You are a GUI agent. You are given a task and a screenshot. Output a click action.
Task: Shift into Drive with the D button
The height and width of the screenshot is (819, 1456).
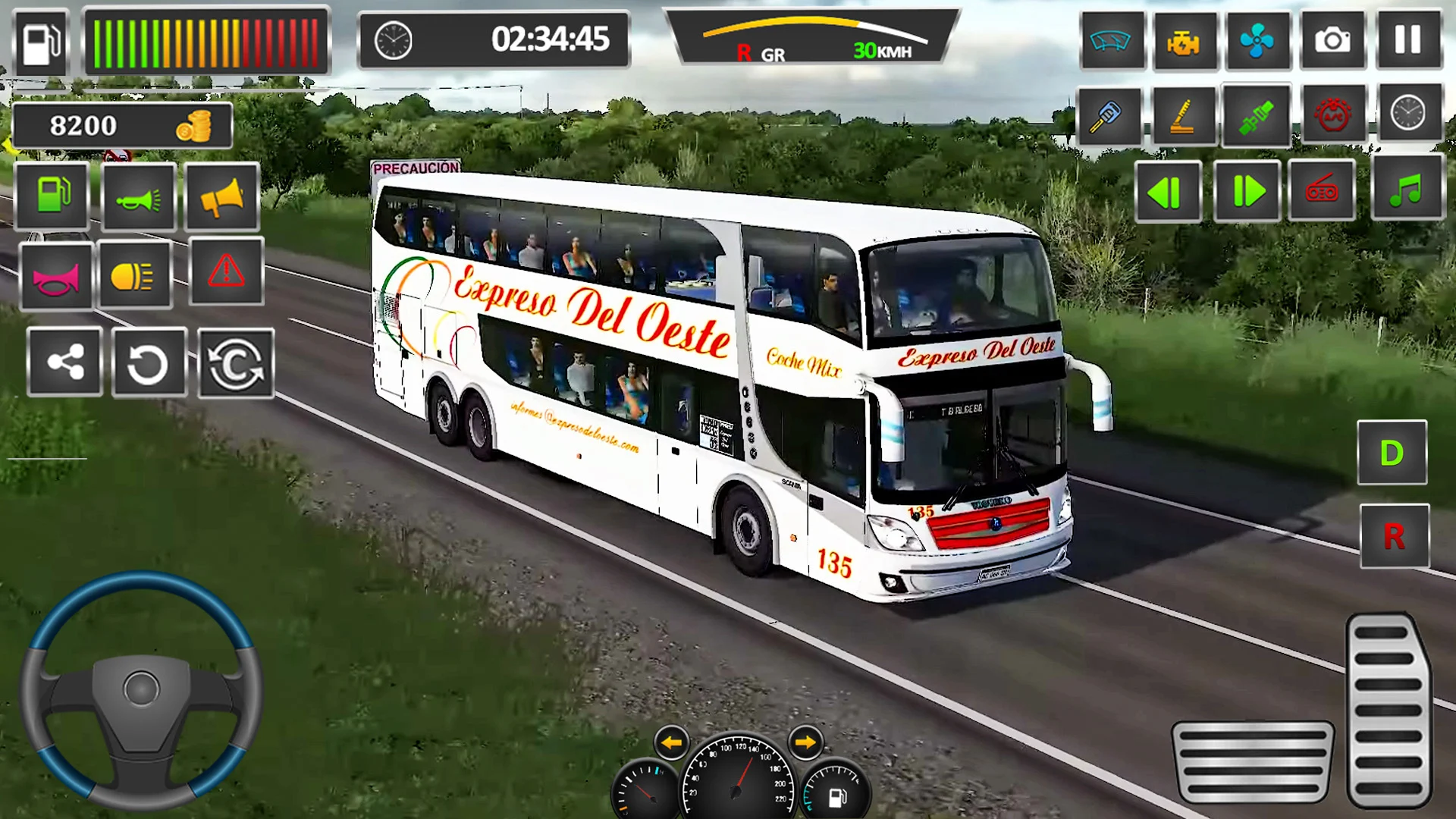(x=1392, y=453)
